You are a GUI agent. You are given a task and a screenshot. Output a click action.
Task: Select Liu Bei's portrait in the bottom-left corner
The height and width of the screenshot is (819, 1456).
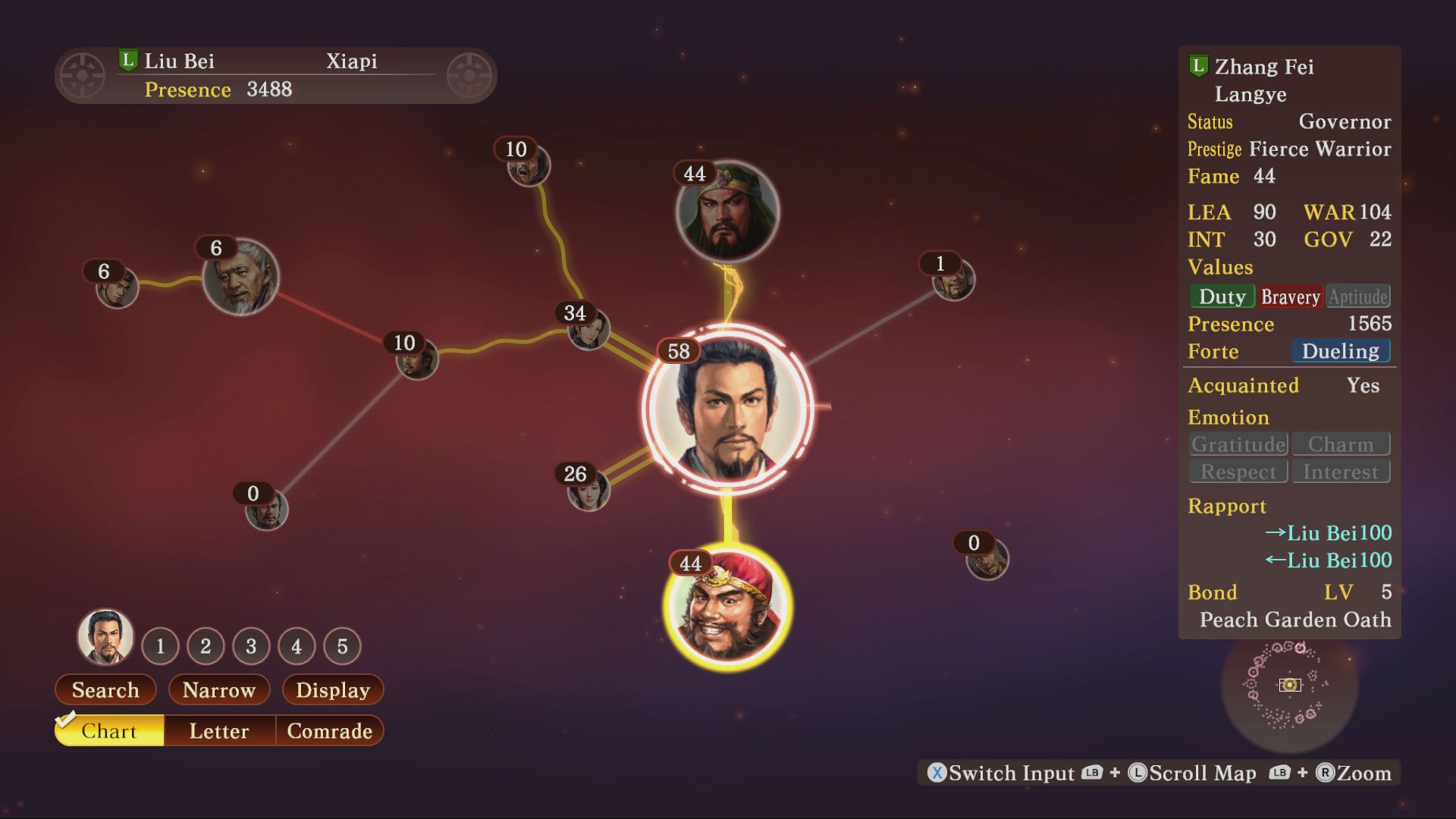pos(106,639)
